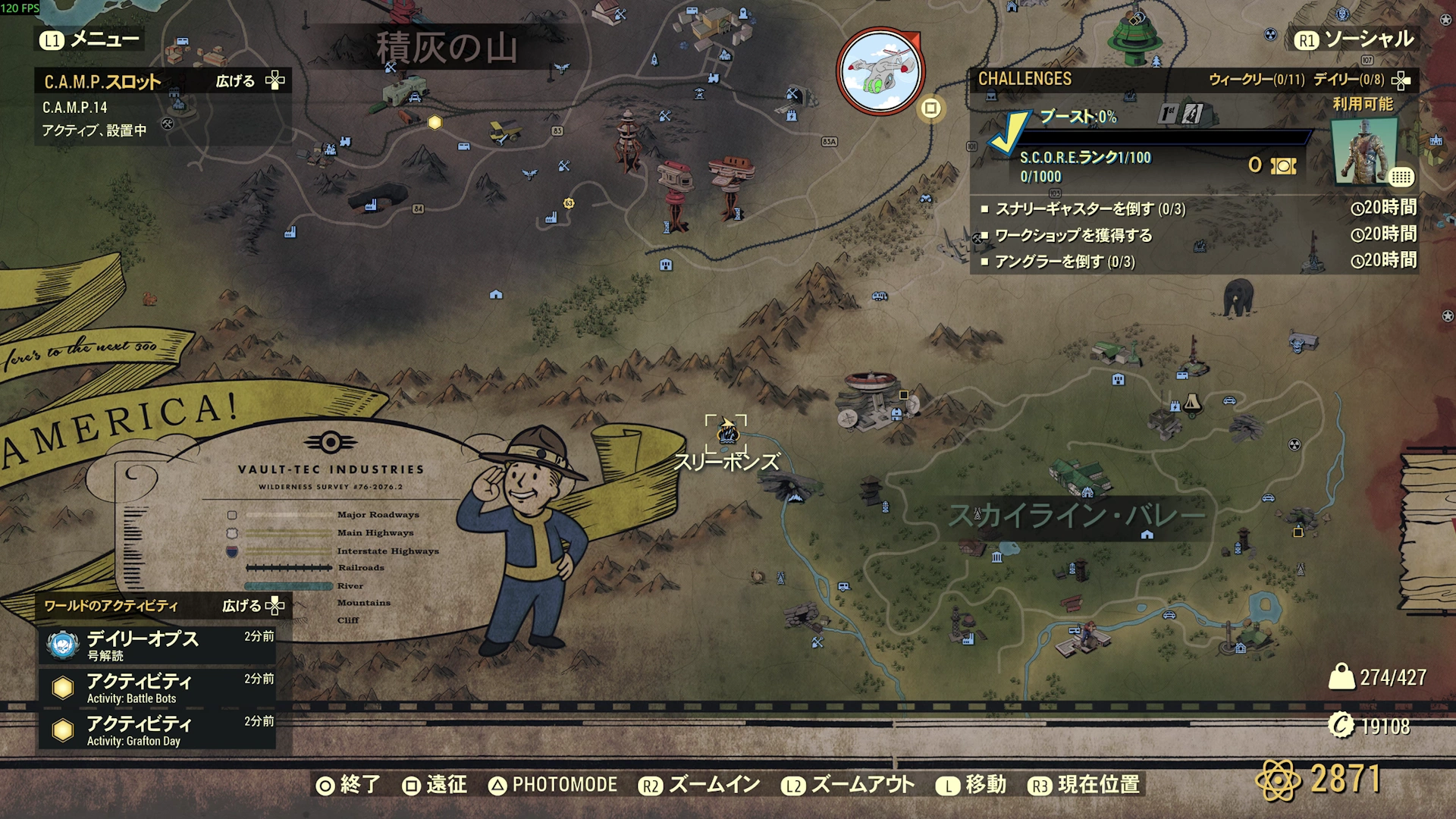
Task: Switch to デイリー challenges
Action: pos(1348,80)
